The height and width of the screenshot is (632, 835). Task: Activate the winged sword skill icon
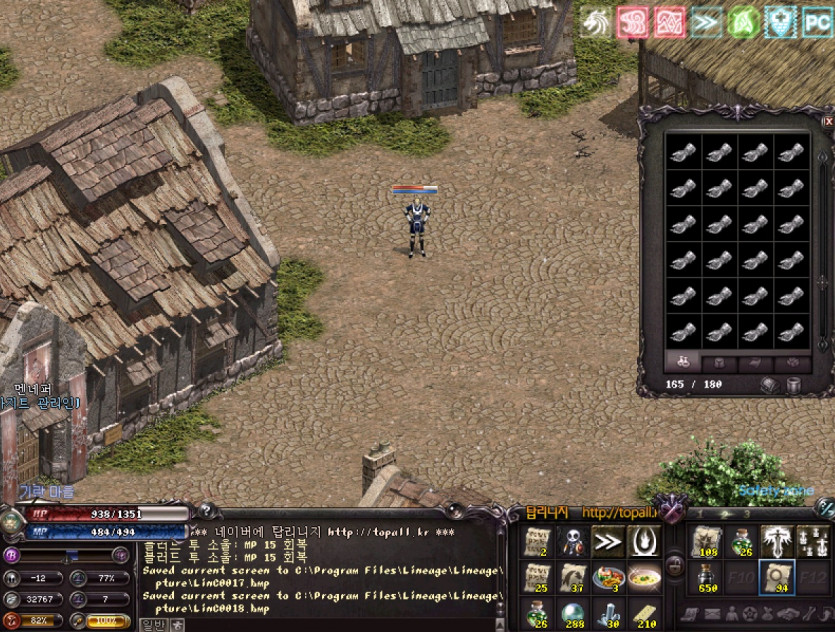pyautogui.click(x=777, y=543)
